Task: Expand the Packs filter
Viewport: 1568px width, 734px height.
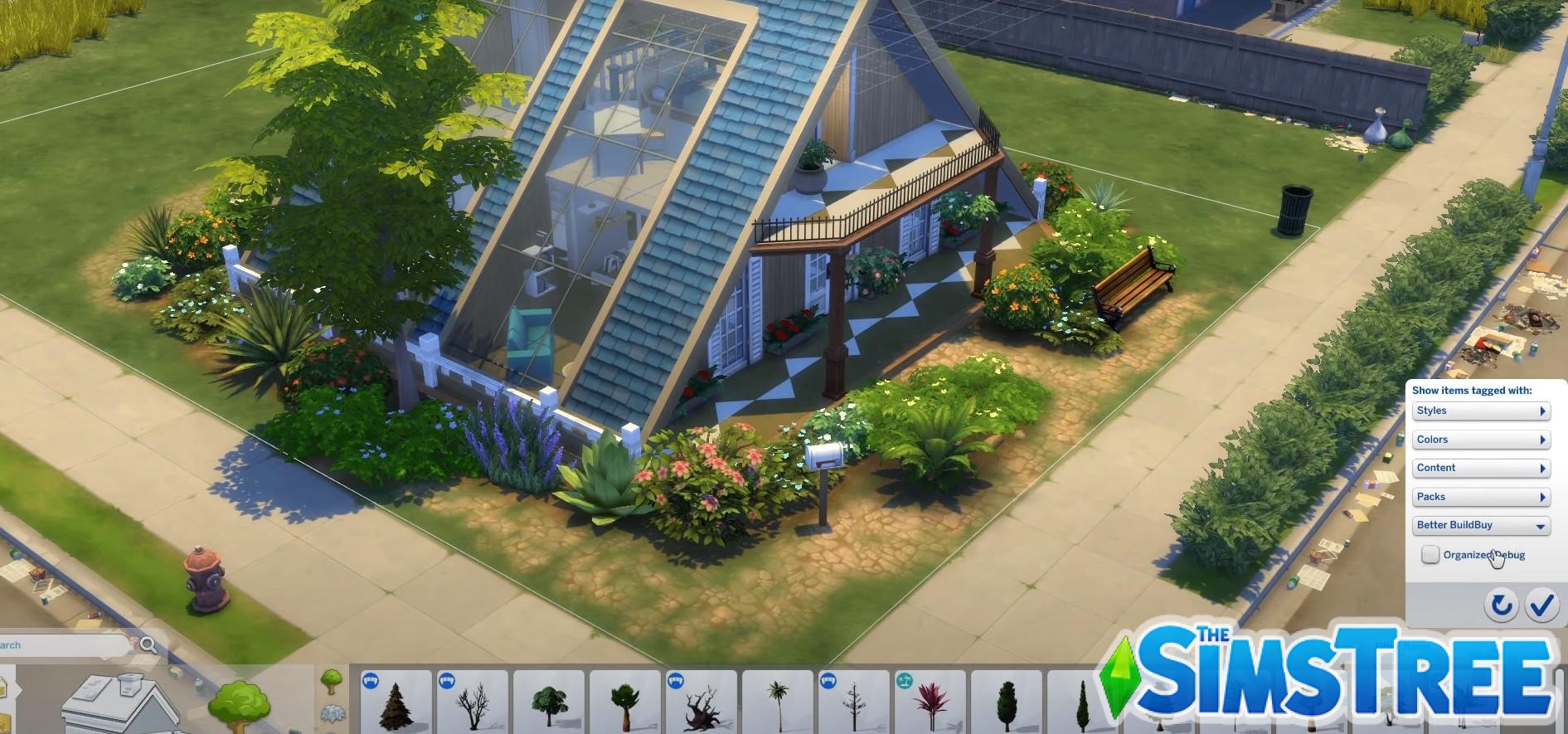Action: click(1481, 496)
